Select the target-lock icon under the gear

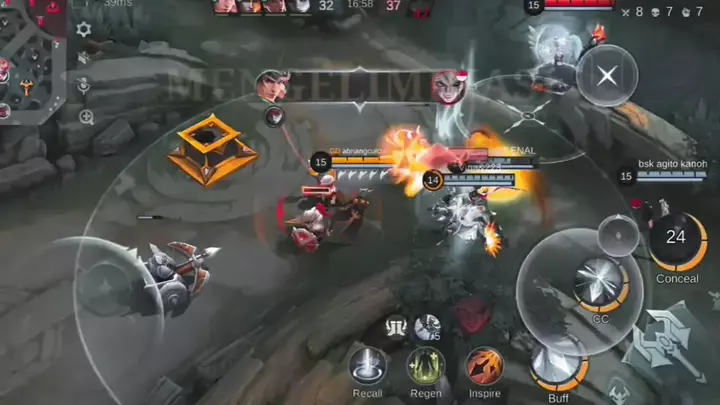tap(86, 86)
